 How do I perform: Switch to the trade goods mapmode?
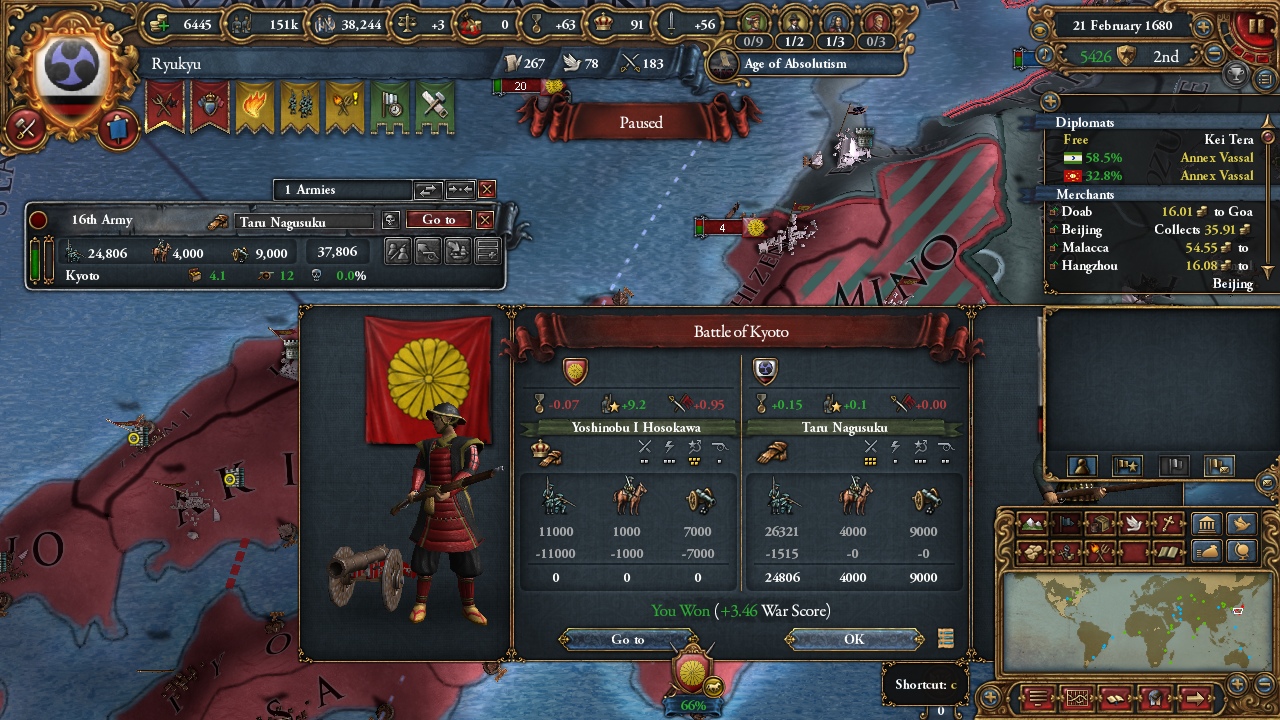tap(1100, 524)
